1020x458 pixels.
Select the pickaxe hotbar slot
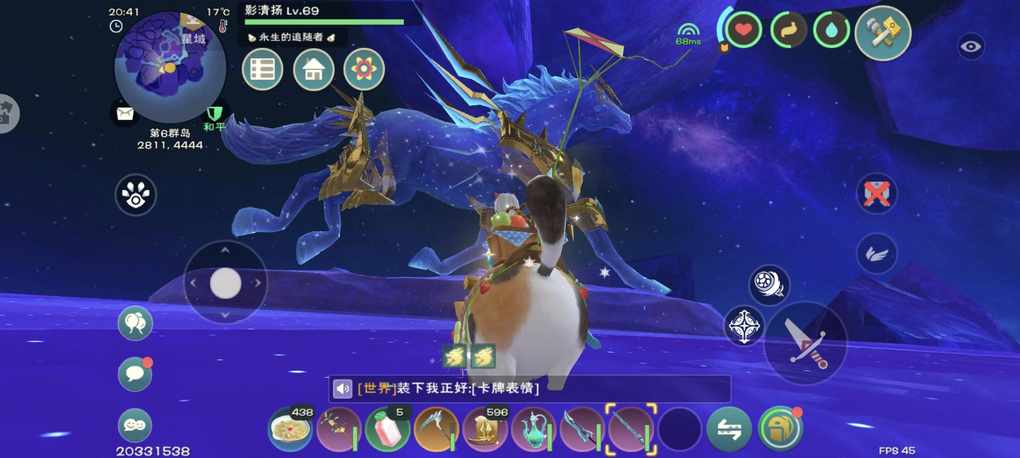[x=436, y=430]
